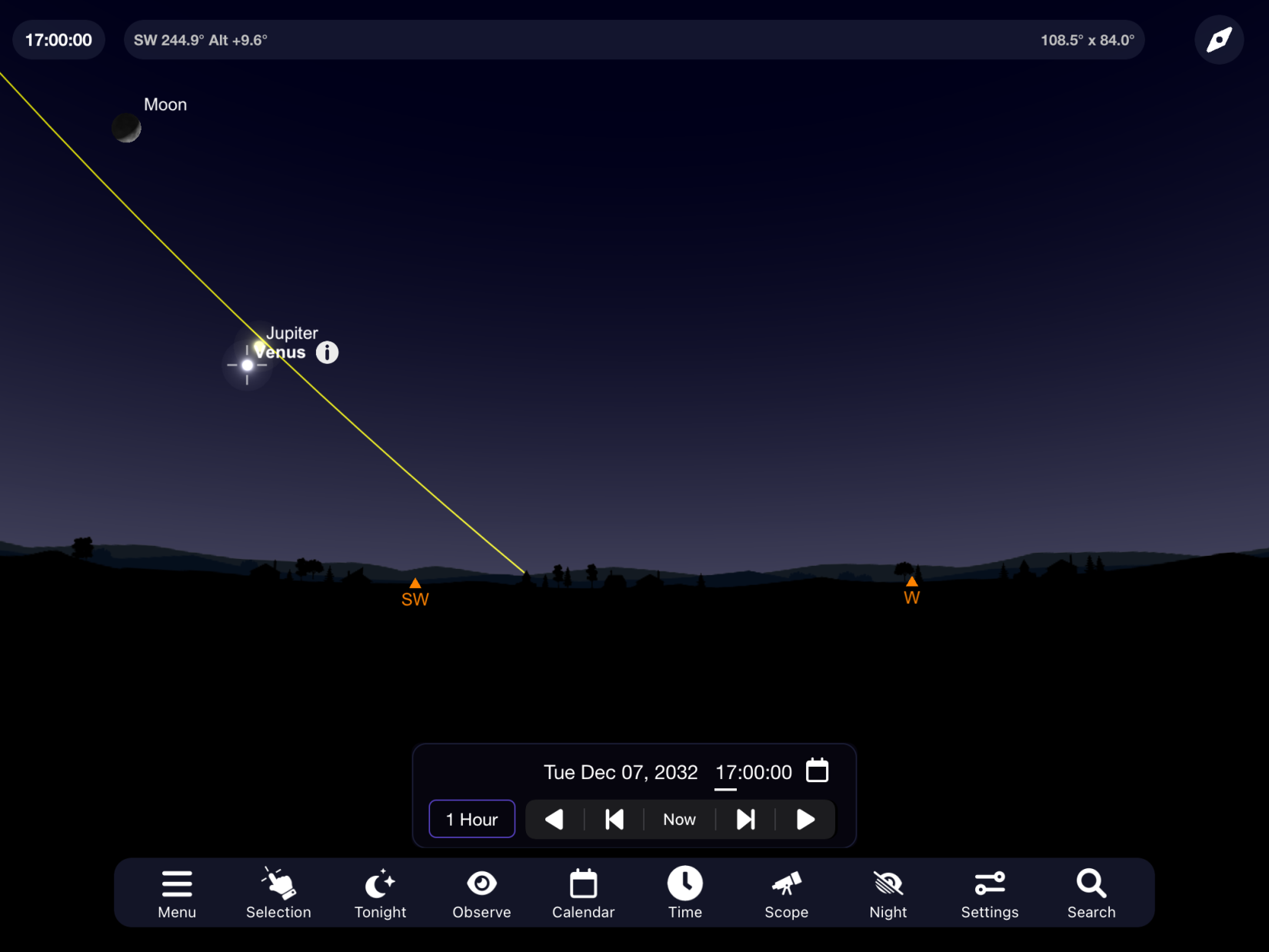Open the Tonight view
1269x952 pixels.
(380, 893)
